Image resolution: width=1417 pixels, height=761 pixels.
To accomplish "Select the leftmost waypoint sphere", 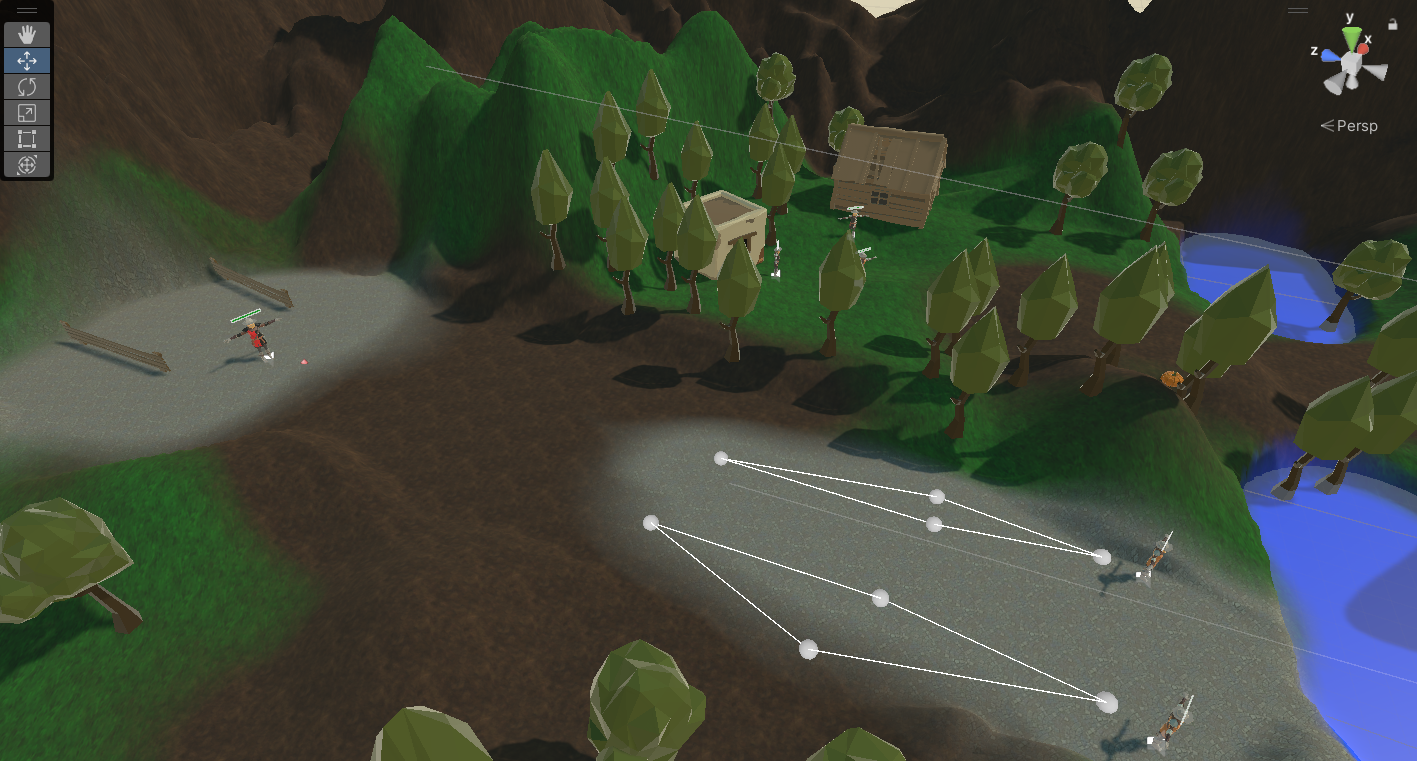I will click(653, 521).
